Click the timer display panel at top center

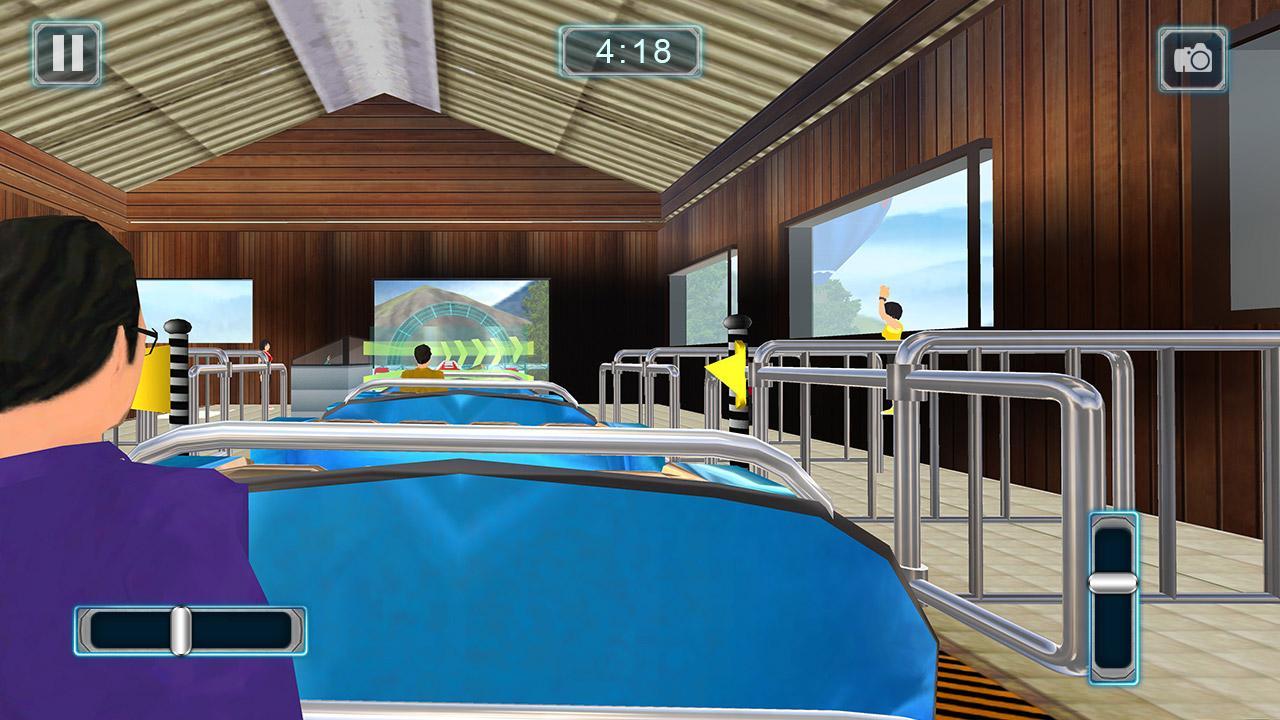628,49
